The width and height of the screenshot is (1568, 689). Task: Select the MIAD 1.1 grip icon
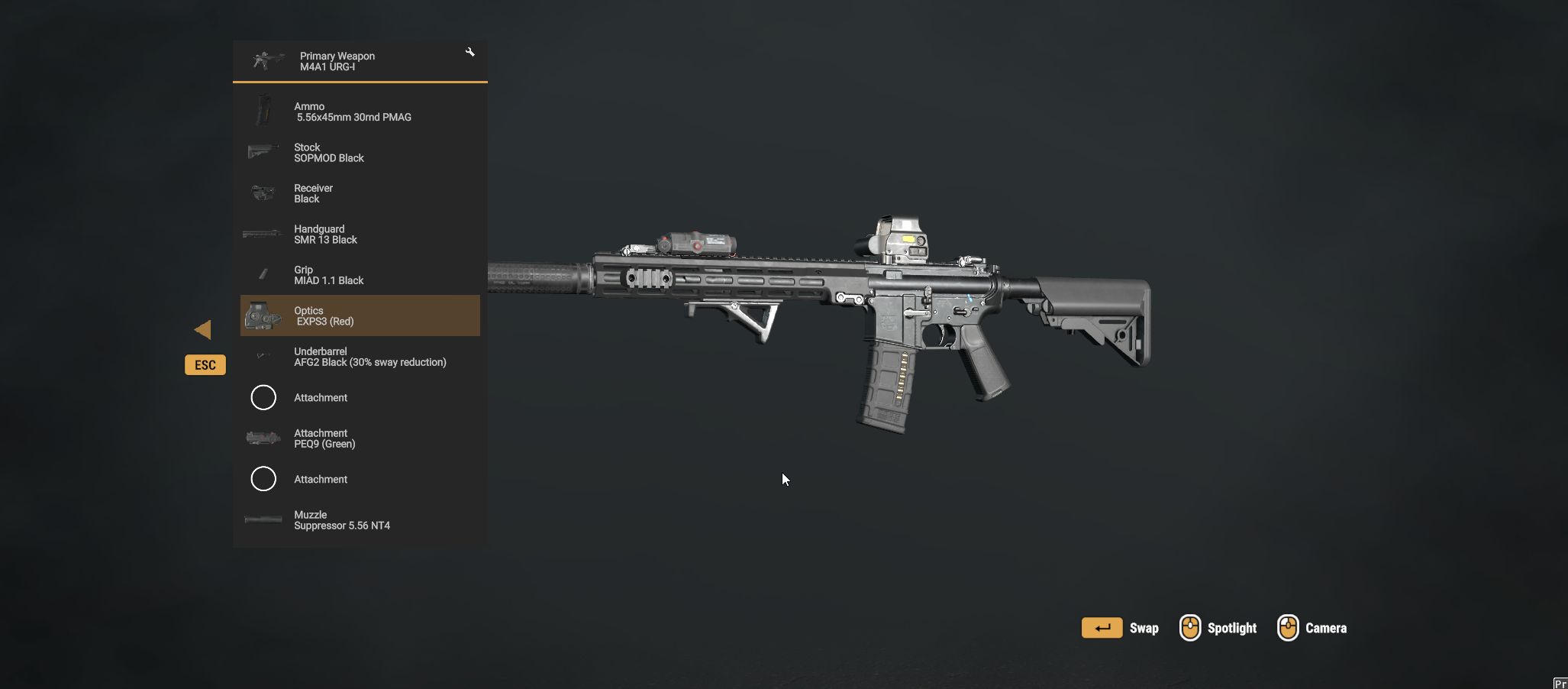click(x=263, y=275)
